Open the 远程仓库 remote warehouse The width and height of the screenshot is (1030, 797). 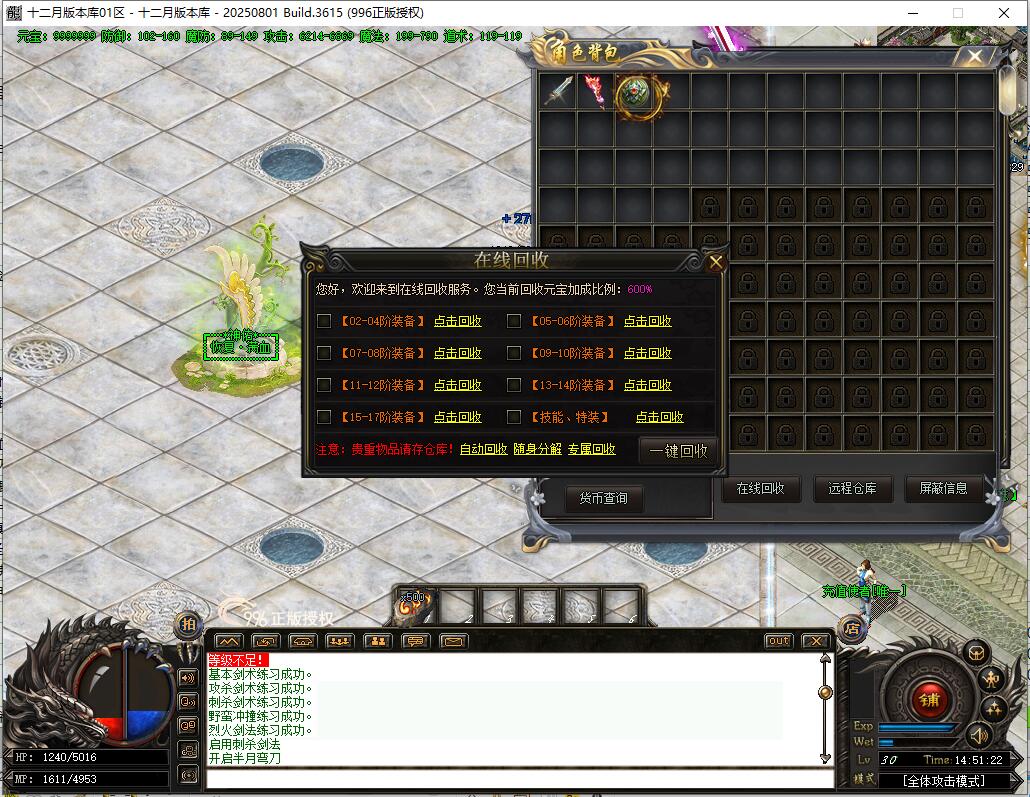pos(852,488)
